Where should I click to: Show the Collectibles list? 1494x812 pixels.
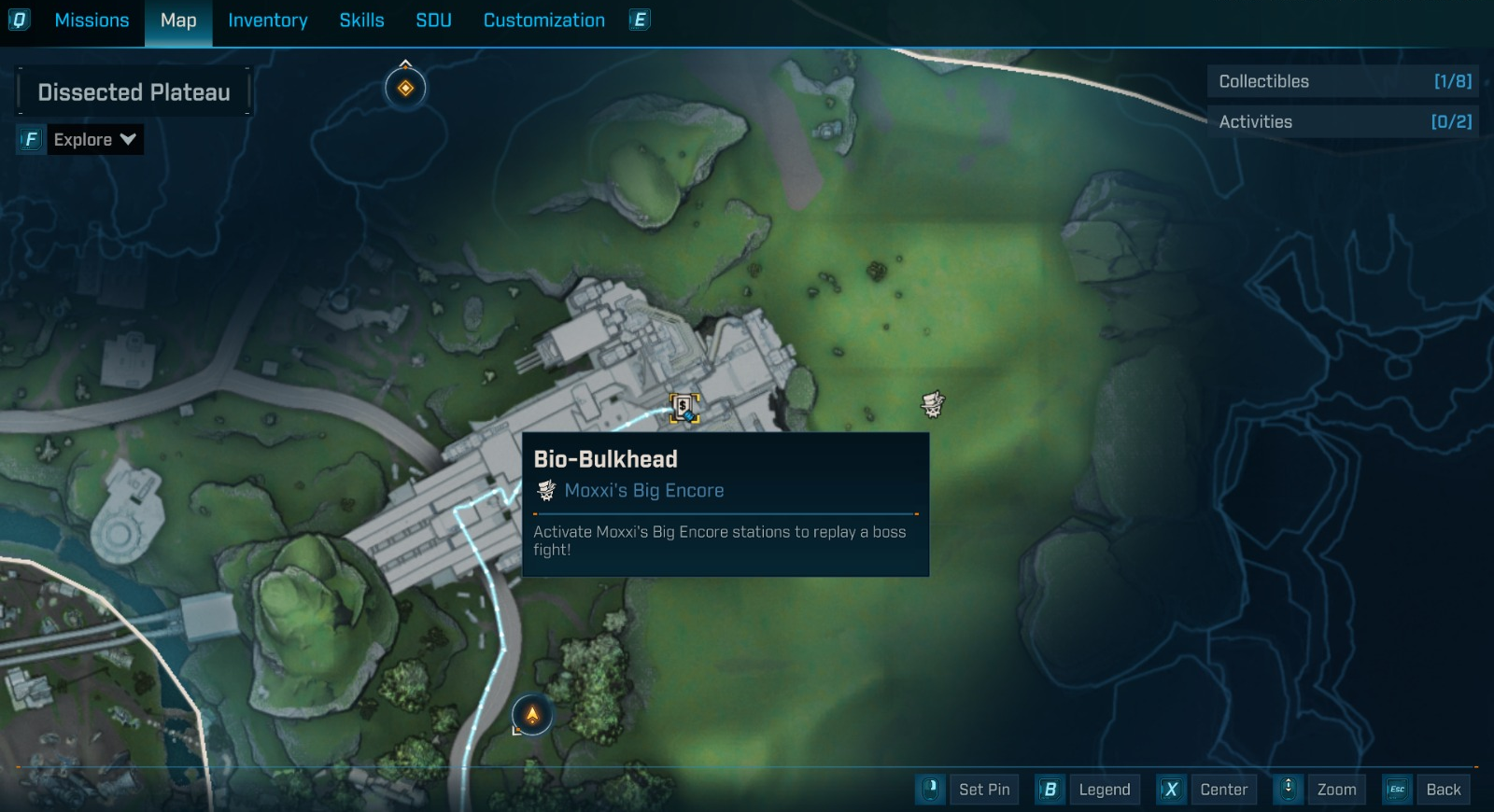(1343, 81)
